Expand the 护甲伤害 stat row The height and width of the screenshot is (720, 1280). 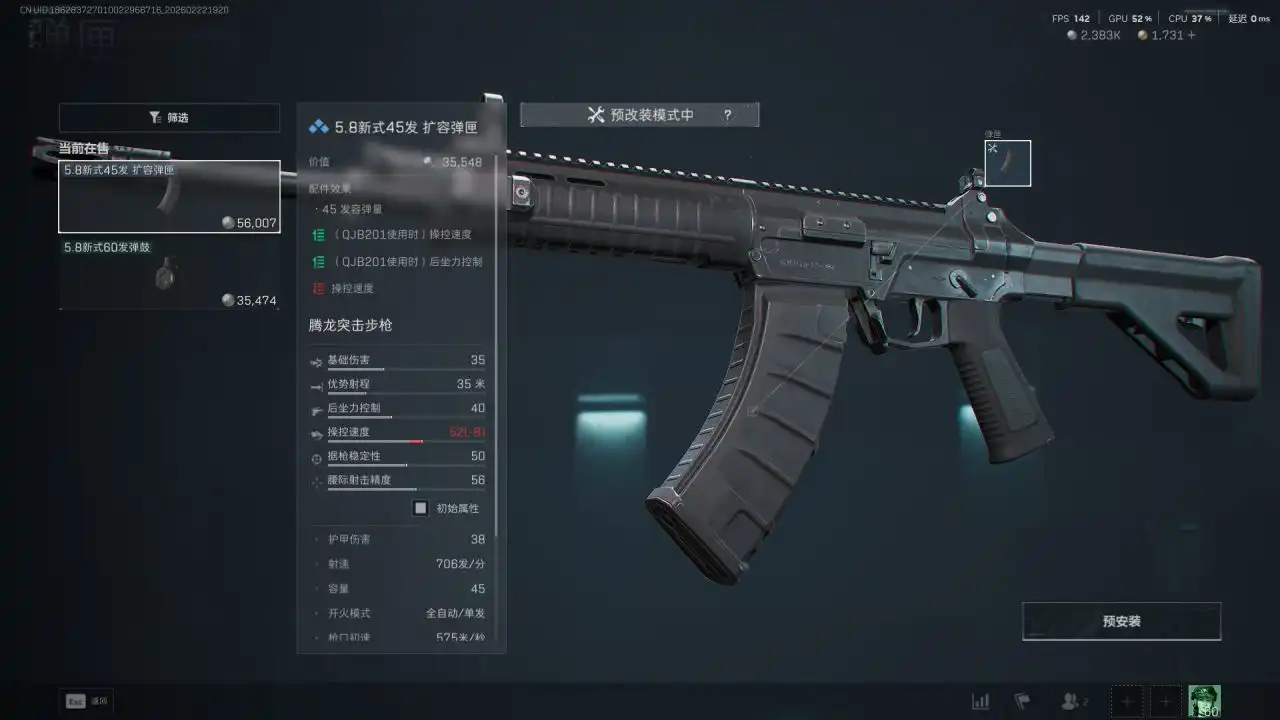pyautogui.click(x=318, y=539)
